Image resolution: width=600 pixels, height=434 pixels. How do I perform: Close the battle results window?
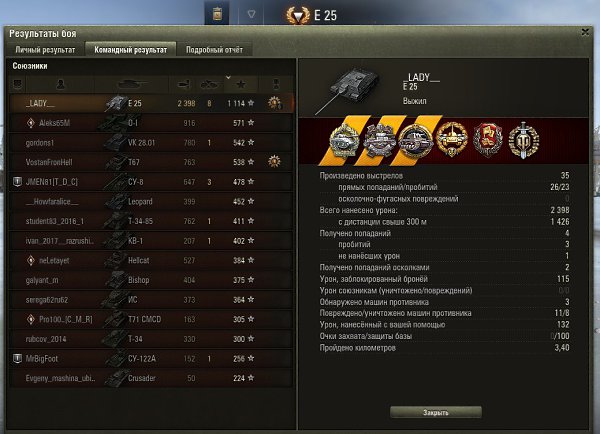(x=585, y=32)
